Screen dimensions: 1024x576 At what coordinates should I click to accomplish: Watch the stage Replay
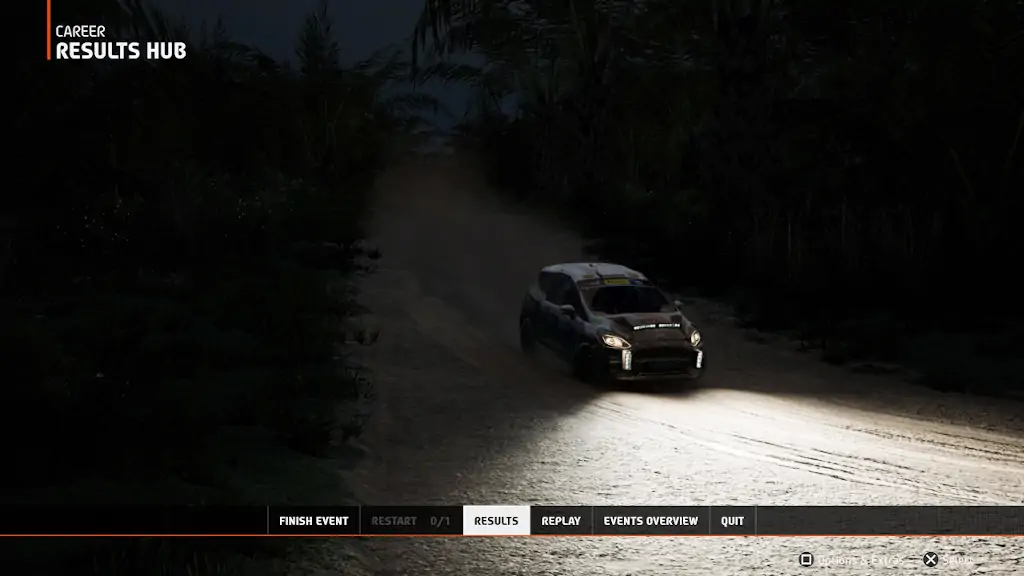[x=561, y=521]
